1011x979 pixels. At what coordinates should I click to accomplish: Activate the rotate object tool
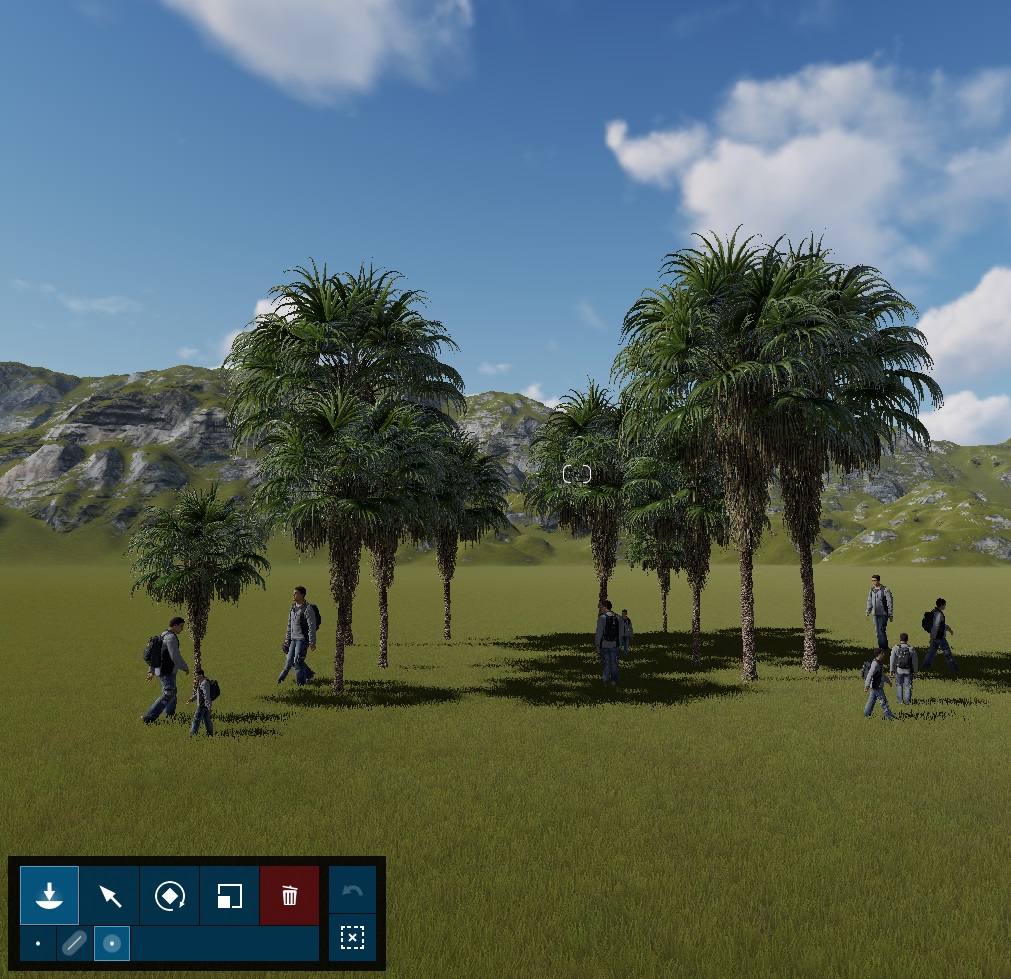click(170, 895)
